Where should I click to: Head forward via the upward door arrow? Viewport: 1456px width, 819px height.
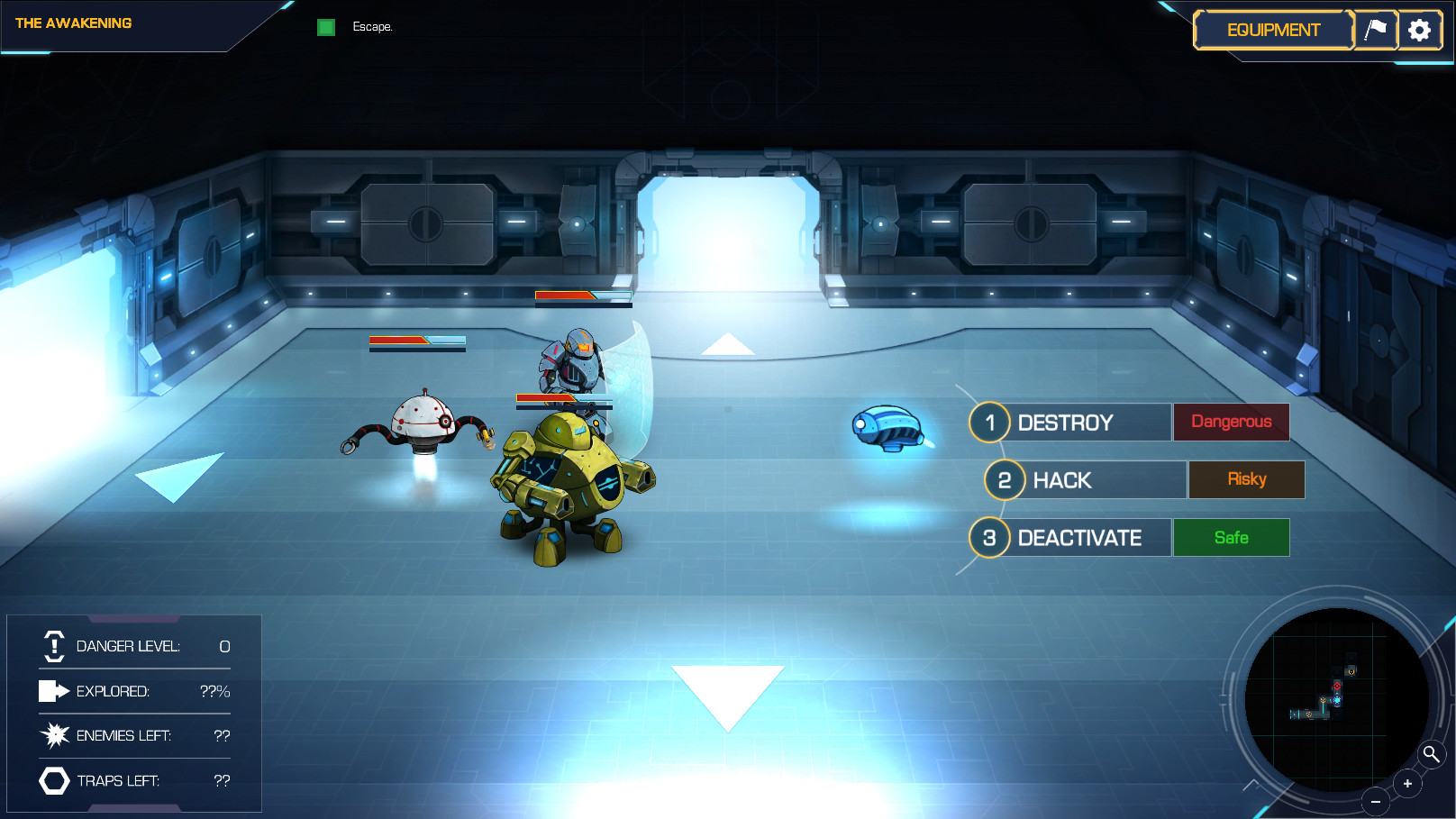click(x=727, y=344)
